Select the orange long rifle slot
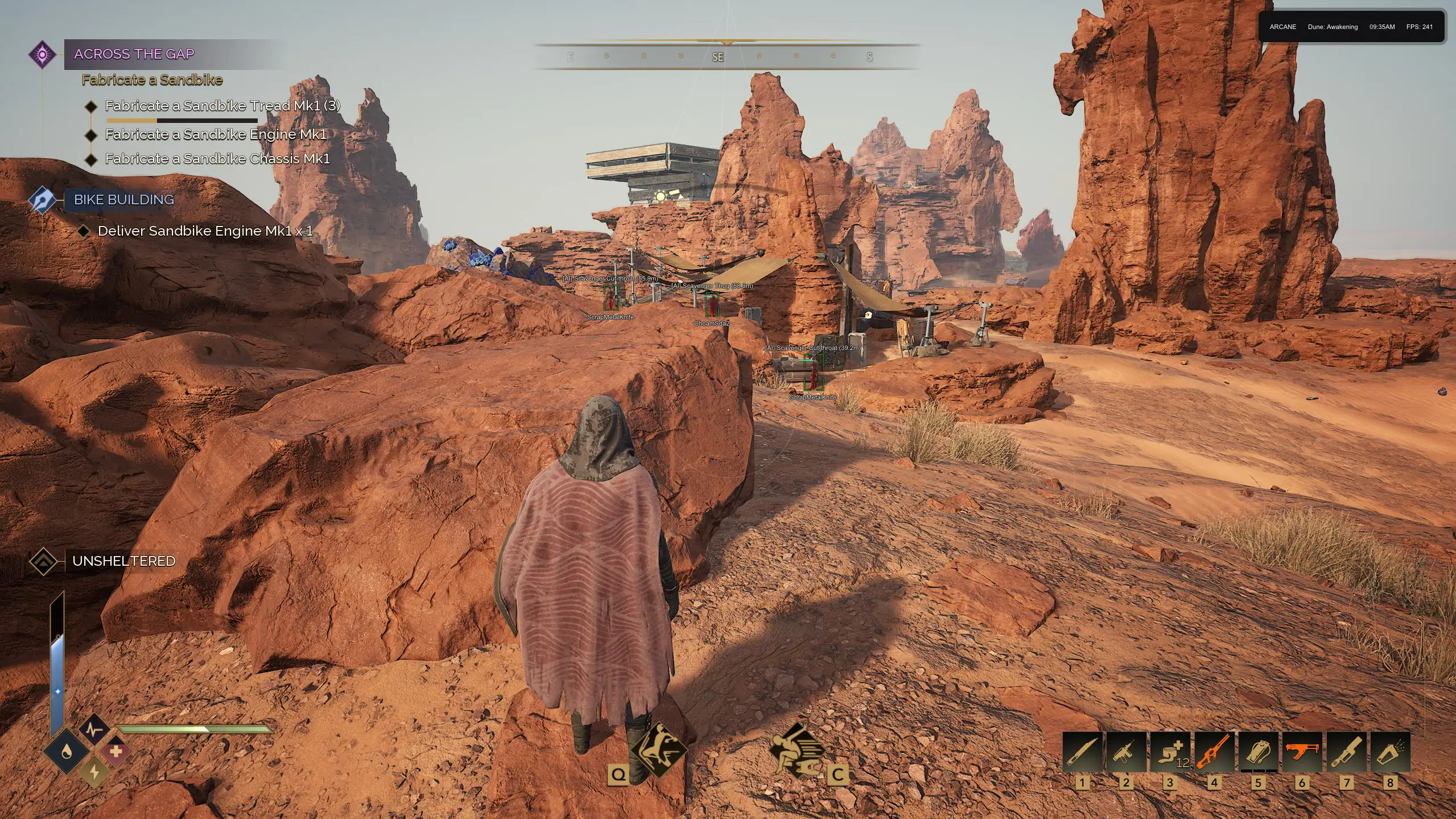Screen dimensions: 1456x819 (x=1214, y=752)
